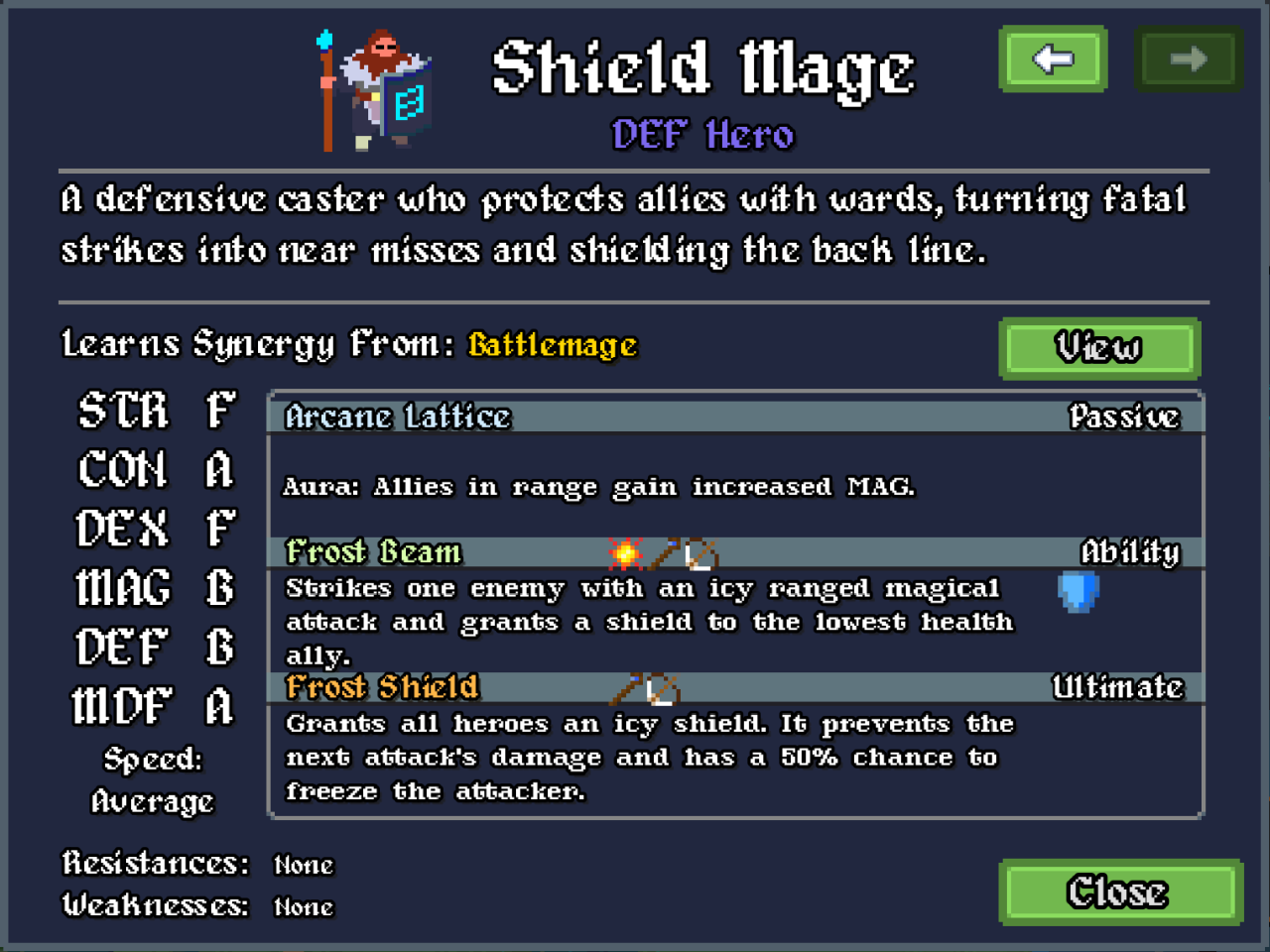Click the blue shield icon beside Frost Beam
This screenshot has width=1270, height=952.
coord(1079,592)
